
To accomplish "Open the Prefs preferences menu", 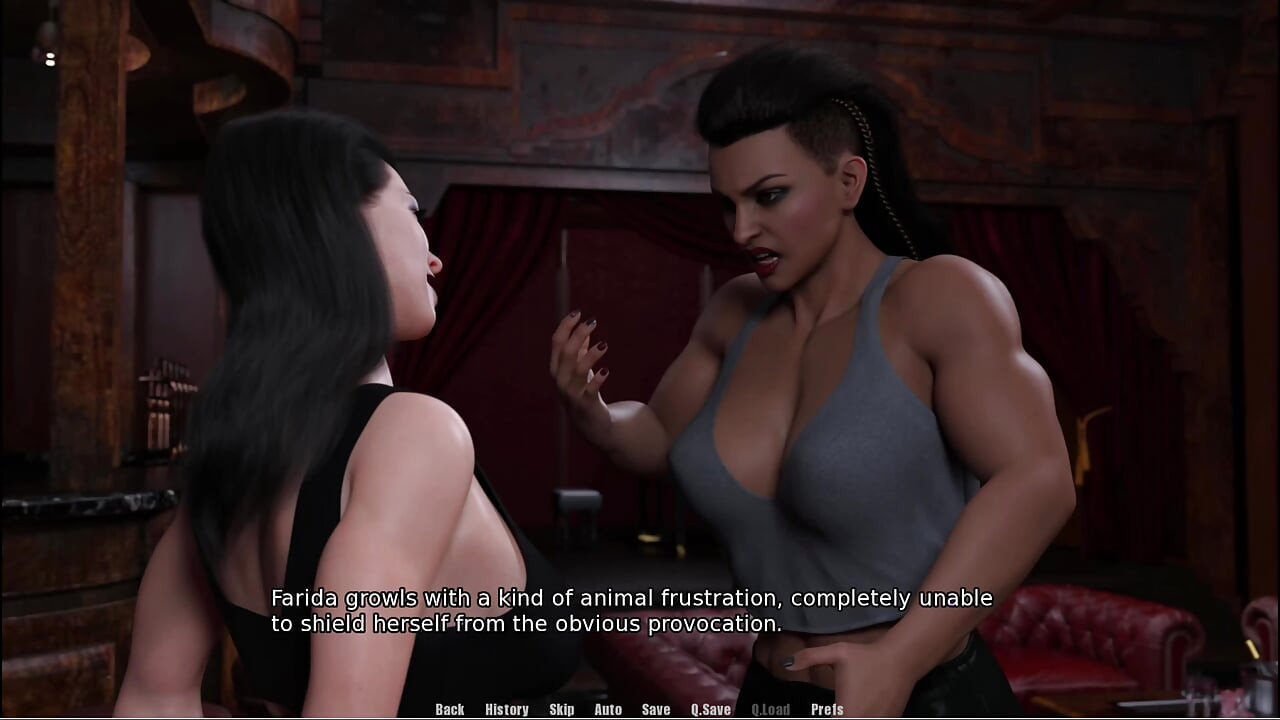I will (827, 709).
